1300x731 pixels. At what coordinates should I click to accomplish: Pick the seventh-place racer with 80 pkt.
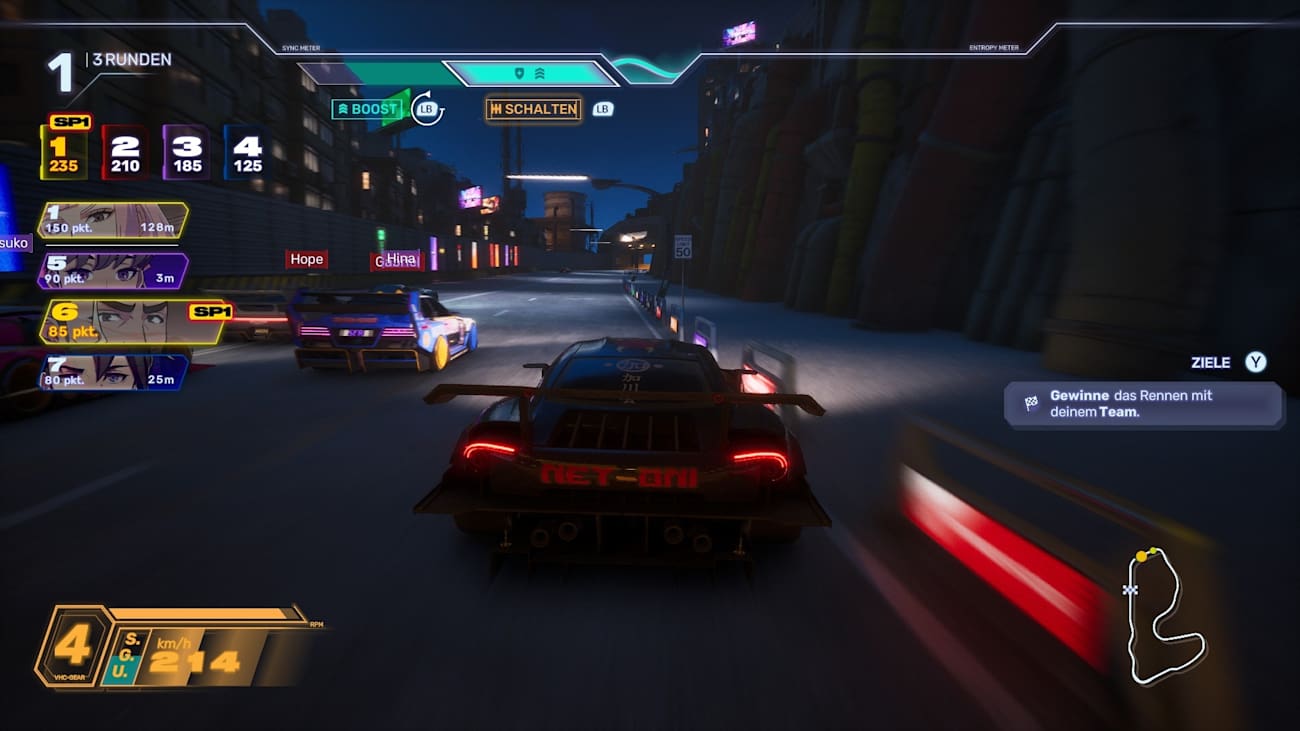tap(112, 371)
